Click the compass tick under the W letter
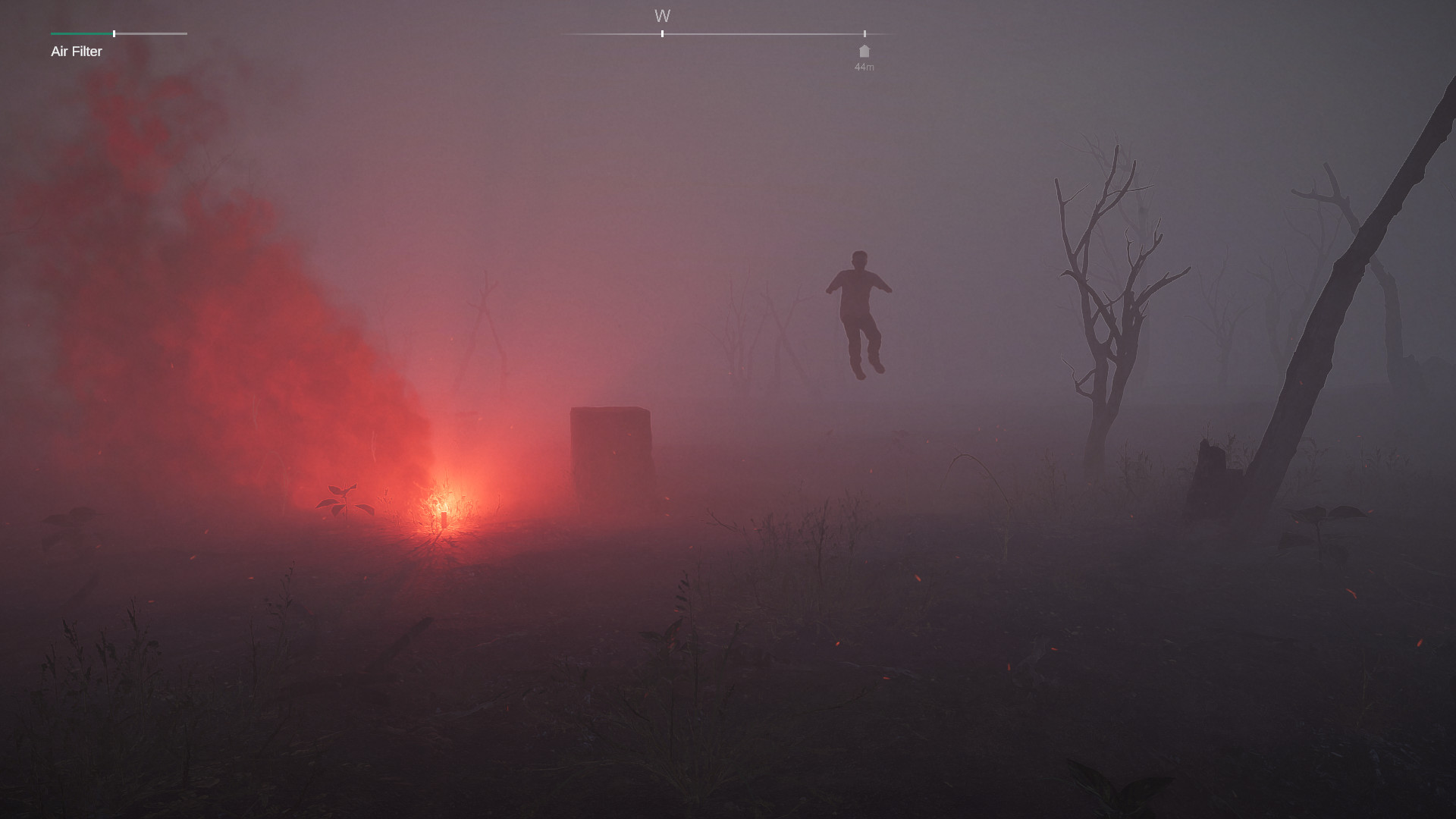 click(x=662, y=33)
